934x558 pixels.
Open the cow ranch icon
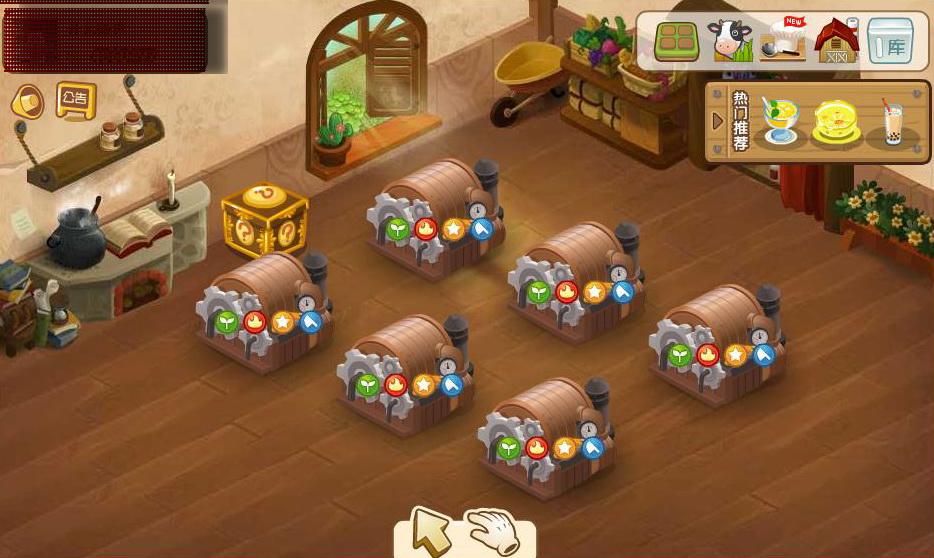[729, 41]
